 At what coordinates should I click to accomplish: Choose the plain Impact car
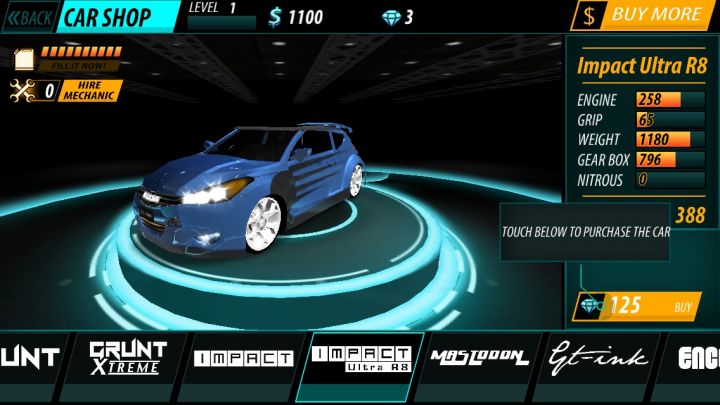pyautogui.click(x=243, y=358)
